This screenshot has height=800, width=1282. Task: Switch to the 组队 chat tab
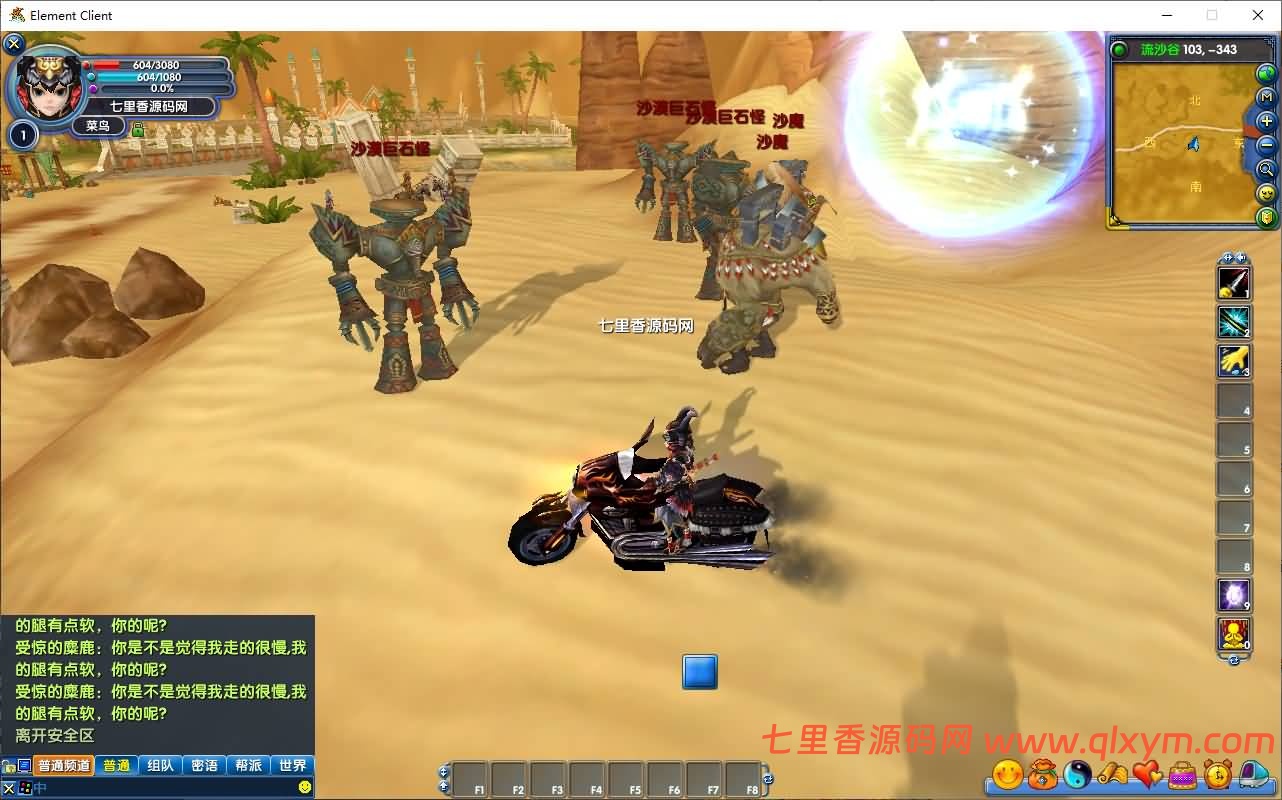(x=162, y=764)
